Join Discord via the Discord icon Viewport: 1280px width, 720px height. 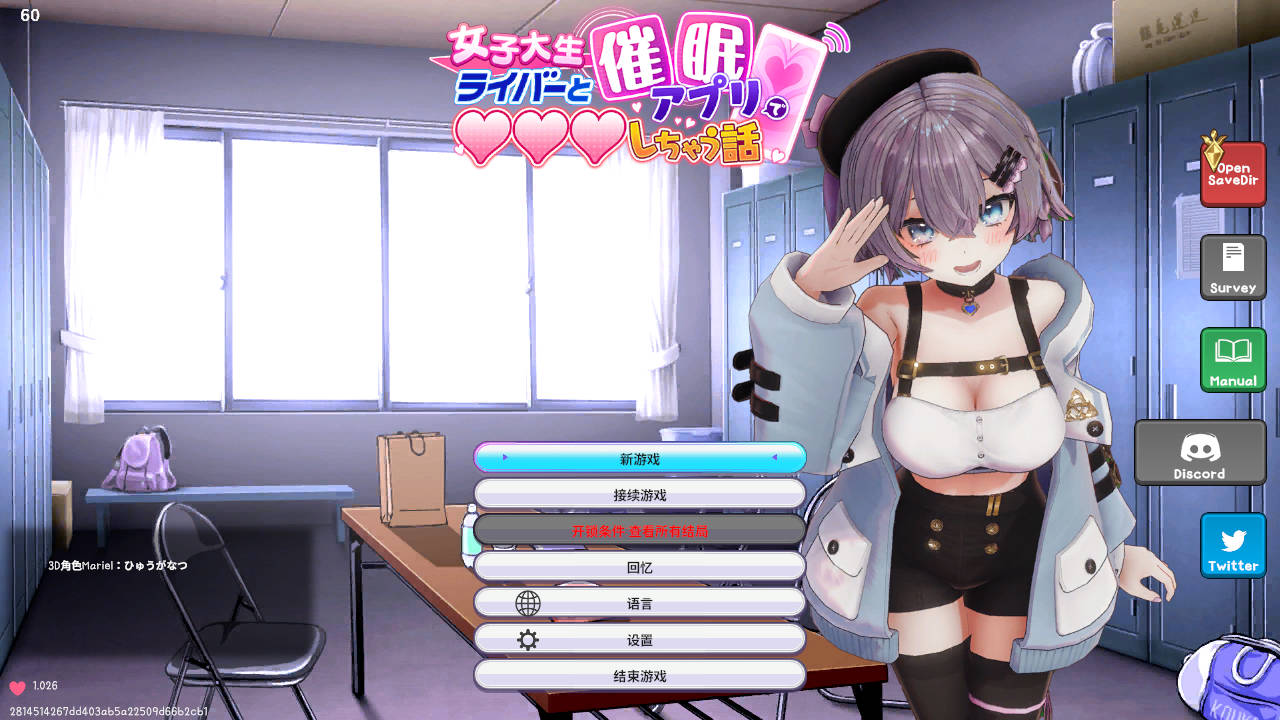pyautogui.click(x=1200, y=452)
